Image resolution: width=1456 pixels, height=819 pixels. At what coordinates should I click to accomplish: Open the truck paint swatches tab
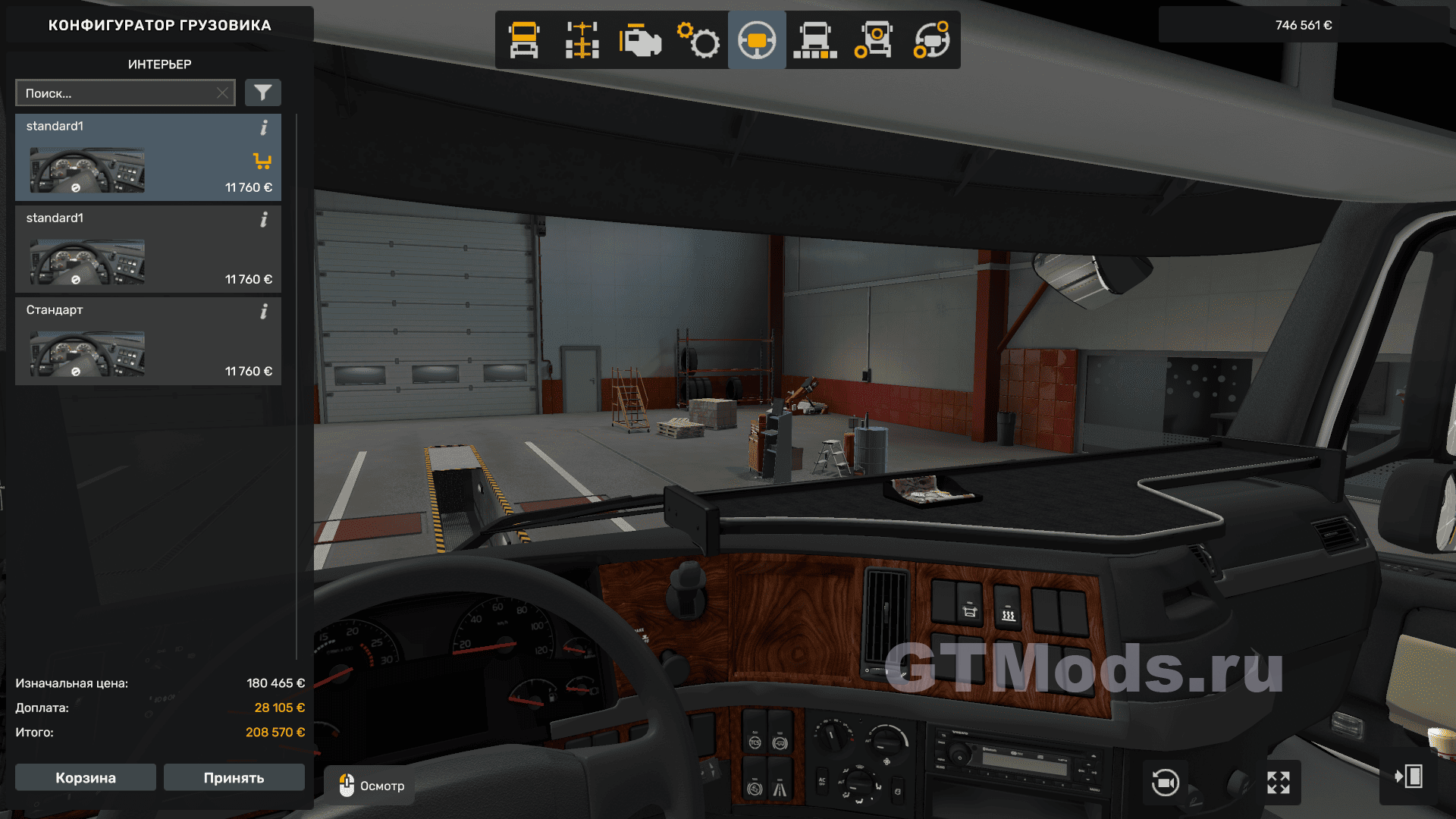(815, 40)
